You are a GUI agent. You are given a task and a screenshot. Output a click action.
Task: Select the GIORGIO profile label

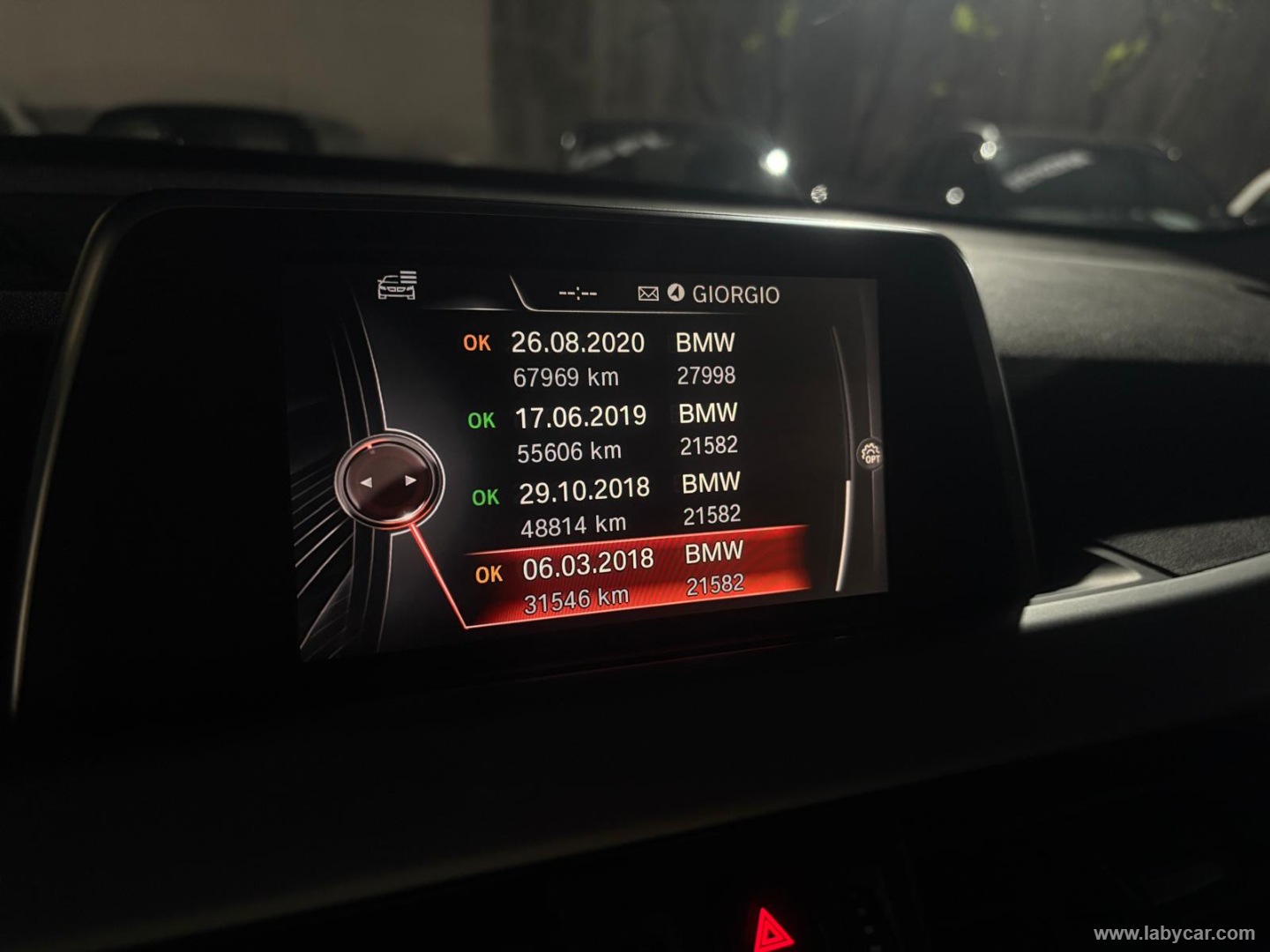(736, 294)
